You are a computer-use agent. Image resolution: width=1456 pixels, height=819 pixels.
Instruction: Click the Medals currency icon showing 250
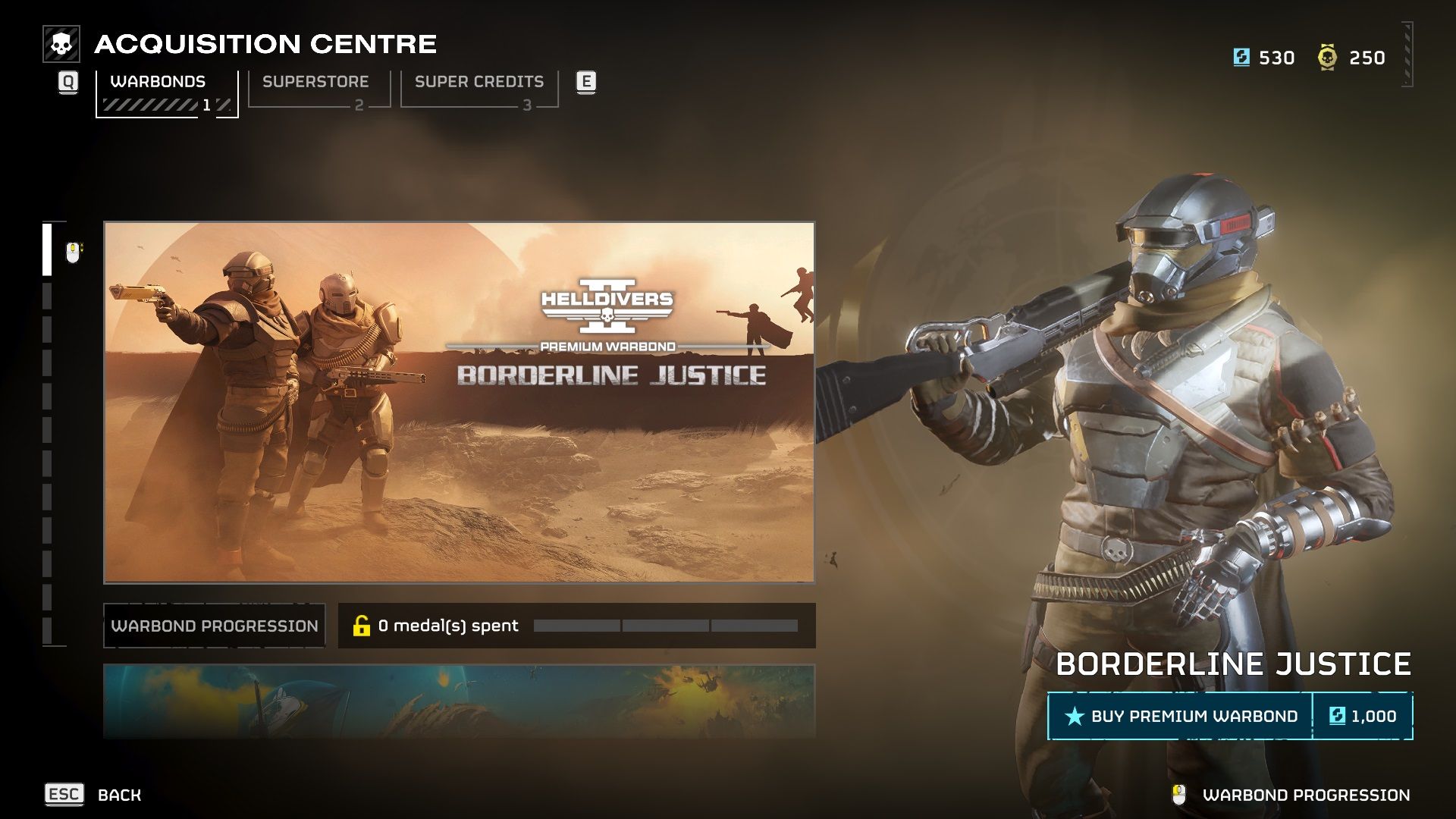pyautogui.click(x=1326, y=57)
